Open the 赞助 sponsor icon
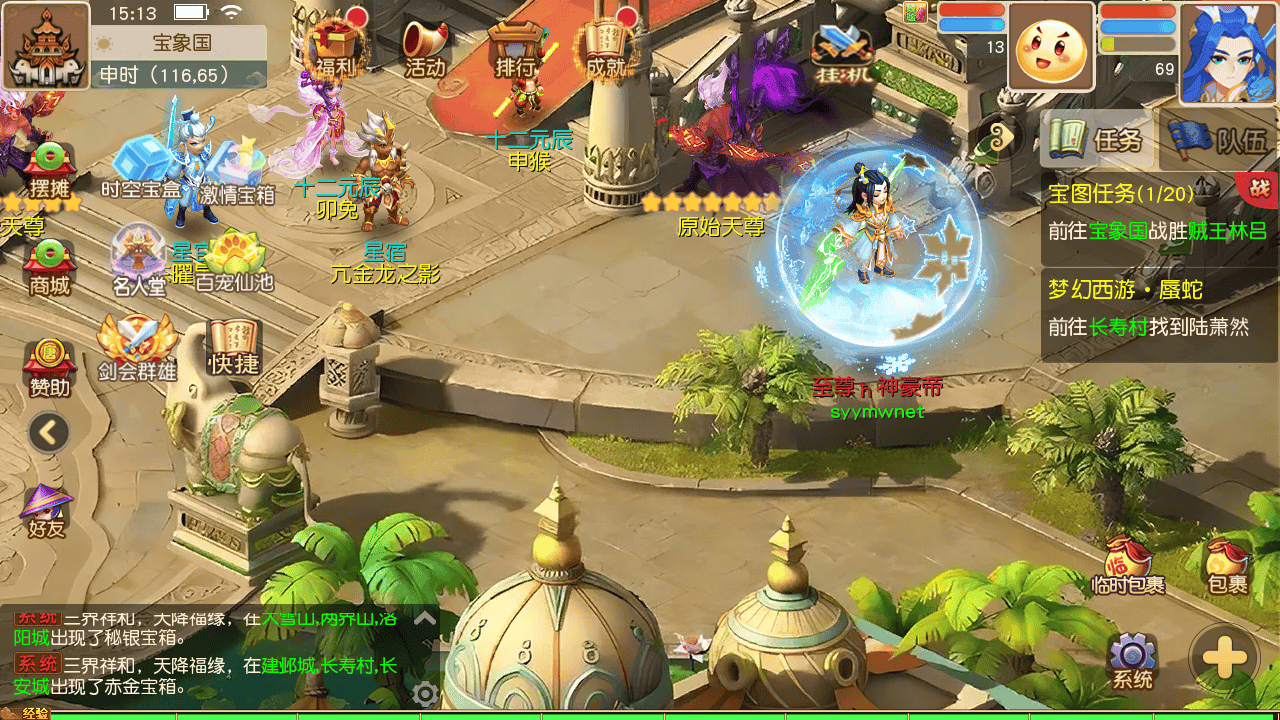Image resolution: width=1280 pixels, height=720 pixels. click(x=49, y=364)
